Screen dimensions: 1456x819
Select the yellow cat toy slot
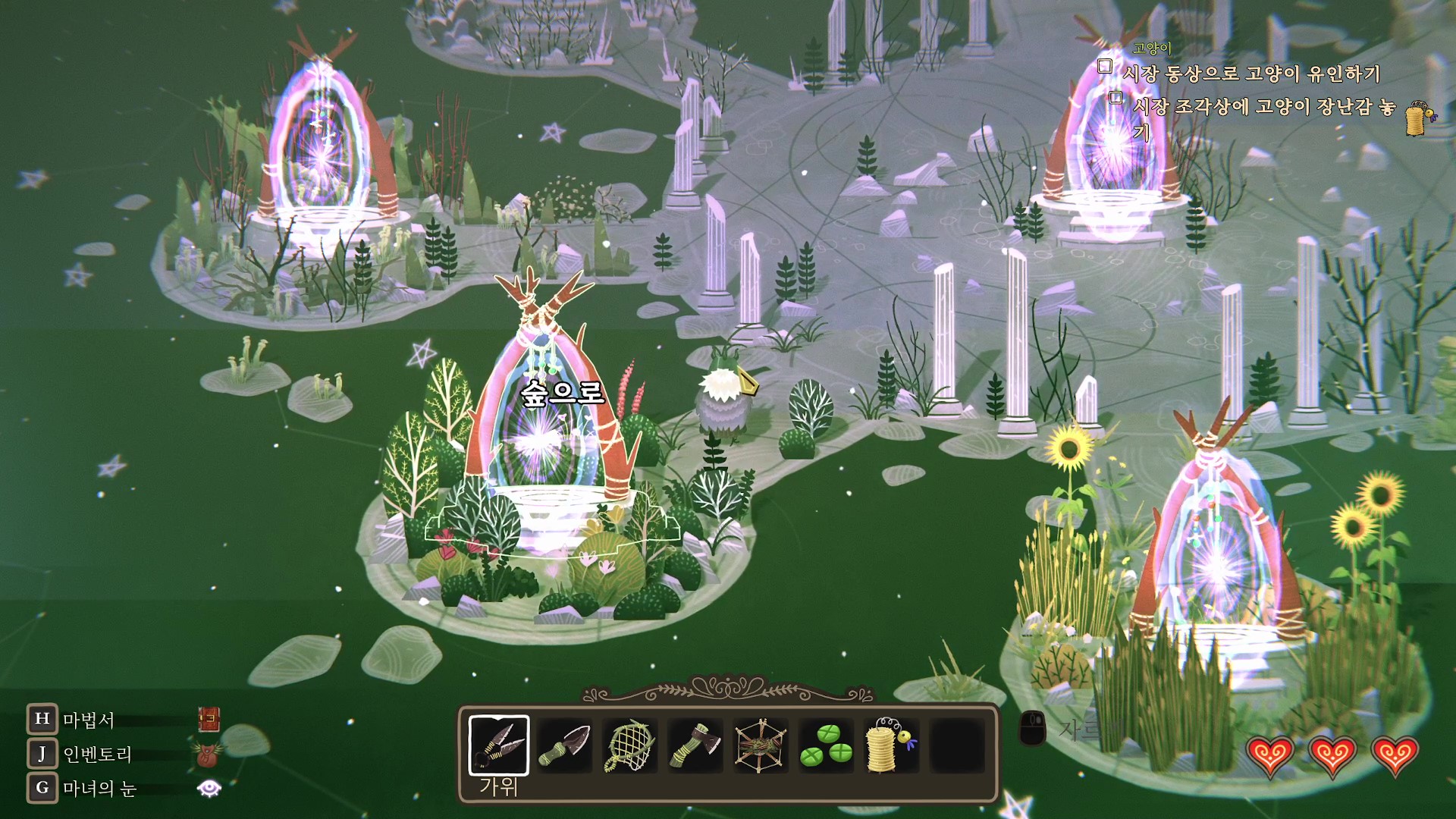890,745
